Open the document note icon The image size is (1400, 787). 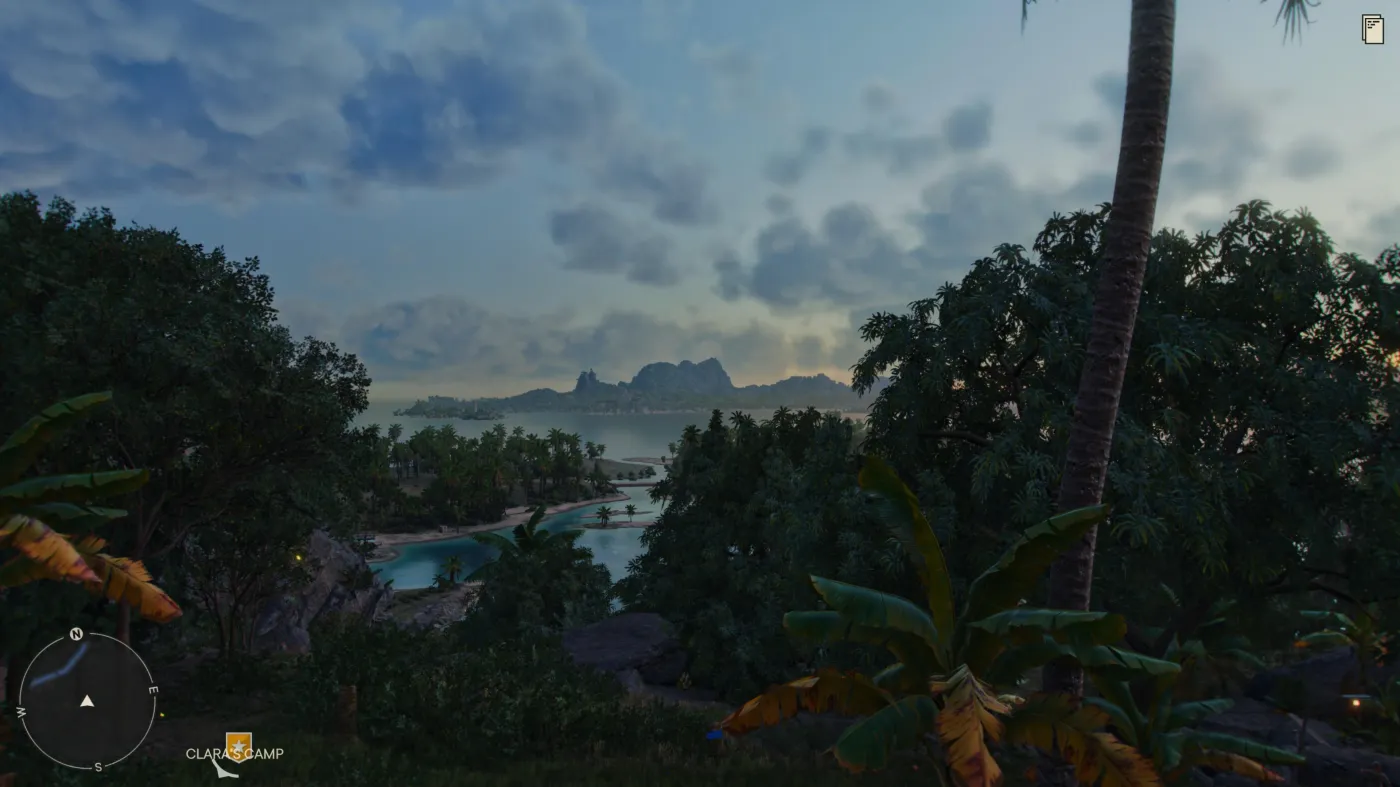pos(1372,29)
